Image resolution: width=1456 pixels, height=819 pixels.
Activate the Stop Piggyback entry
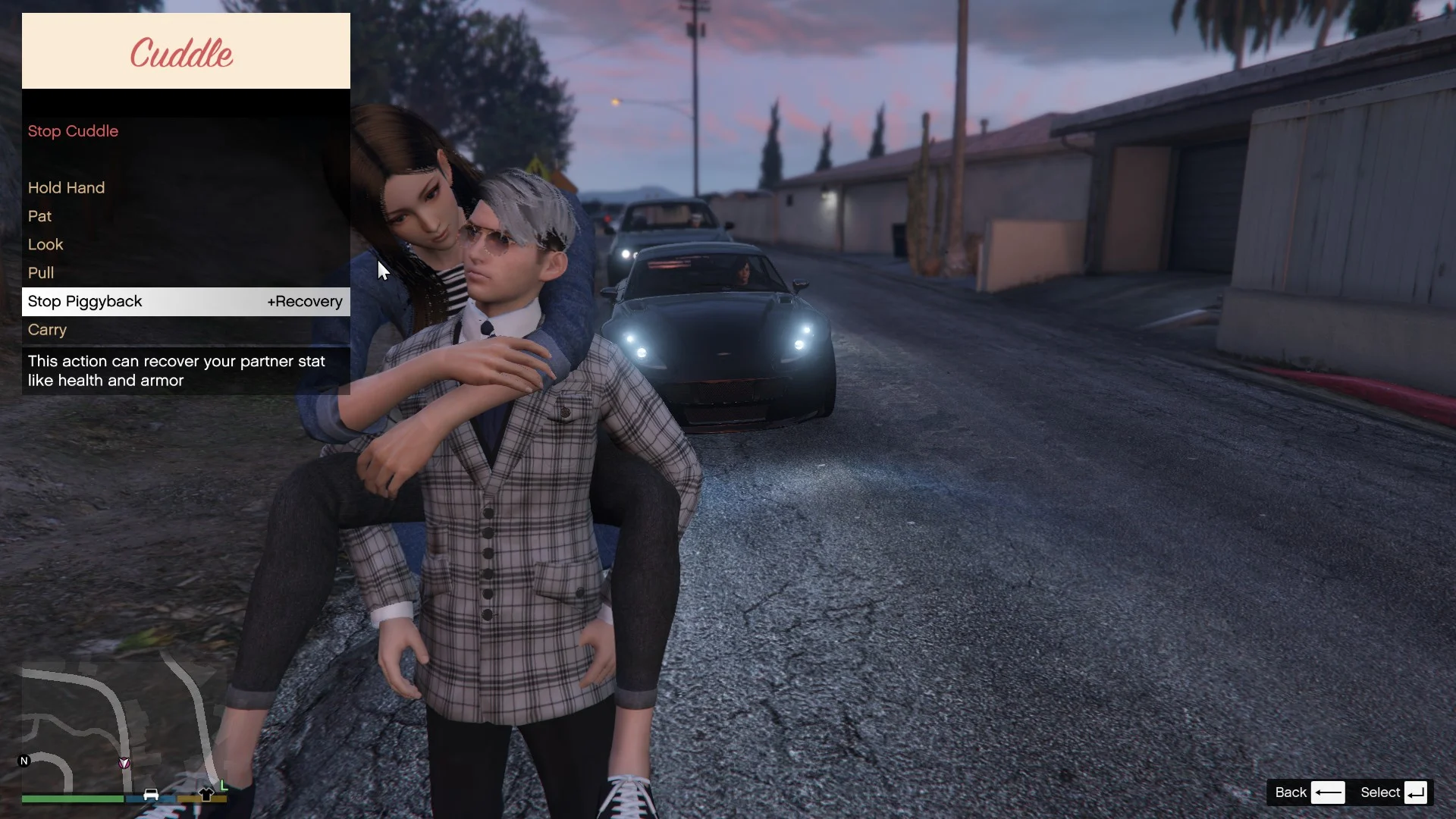(86, 302)
